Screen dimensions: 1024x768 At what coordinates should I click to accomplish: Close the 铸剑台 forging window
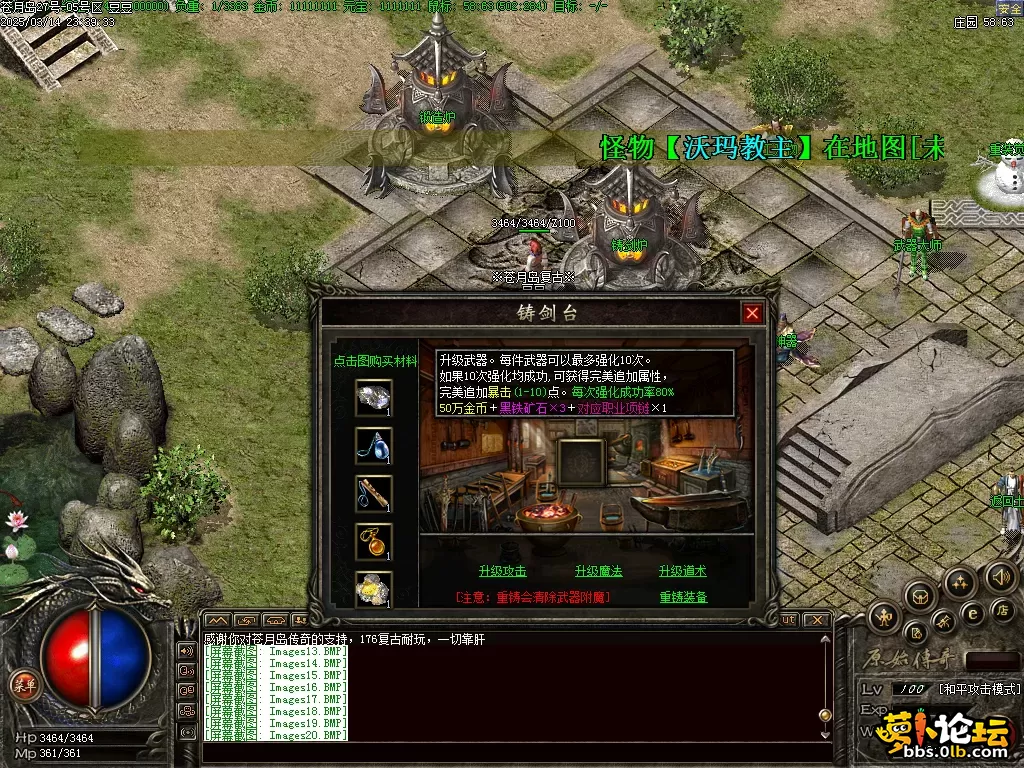(752, 314)
